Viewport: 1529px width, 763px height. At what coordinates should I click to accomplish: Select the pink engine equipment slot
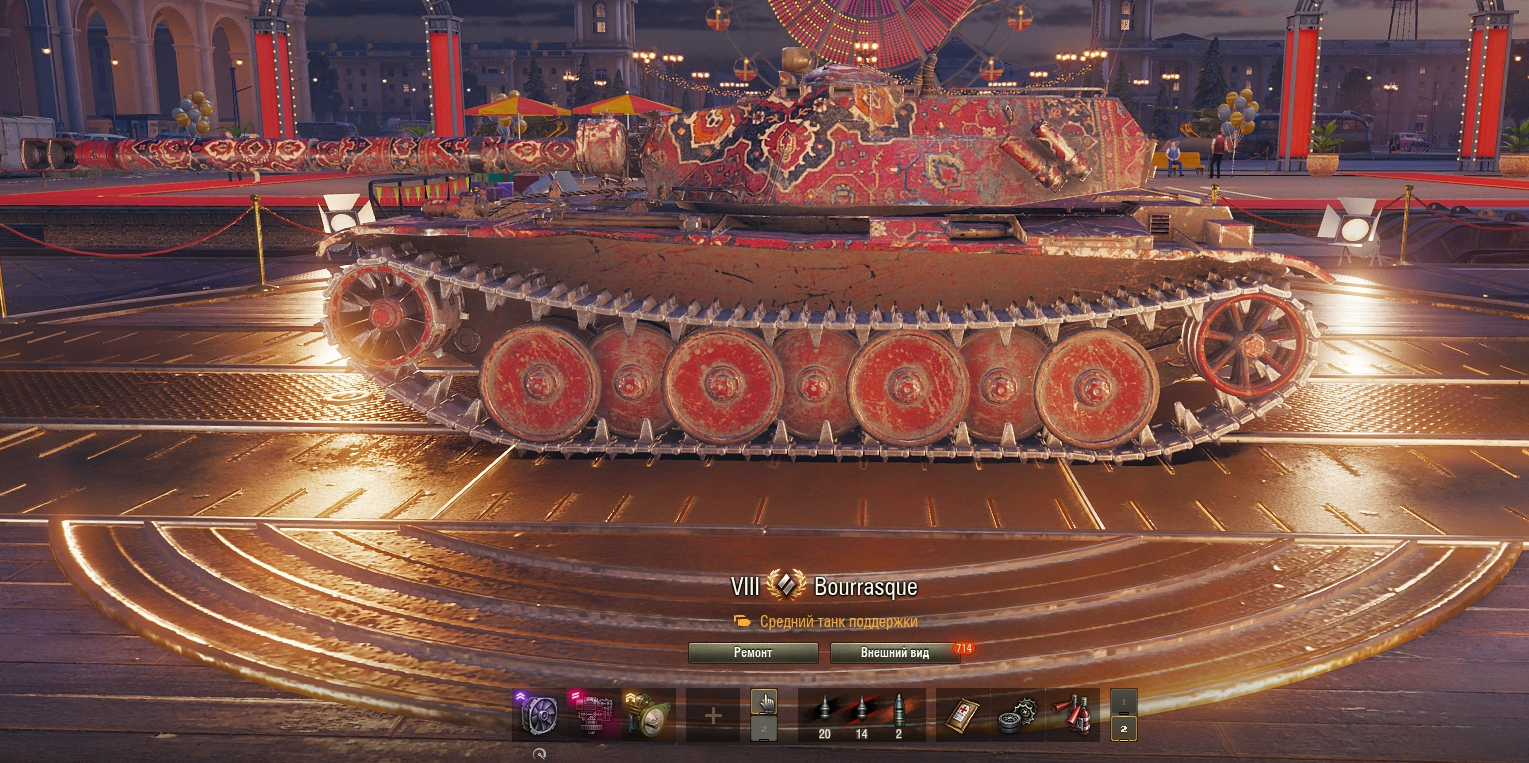[594, 714]
